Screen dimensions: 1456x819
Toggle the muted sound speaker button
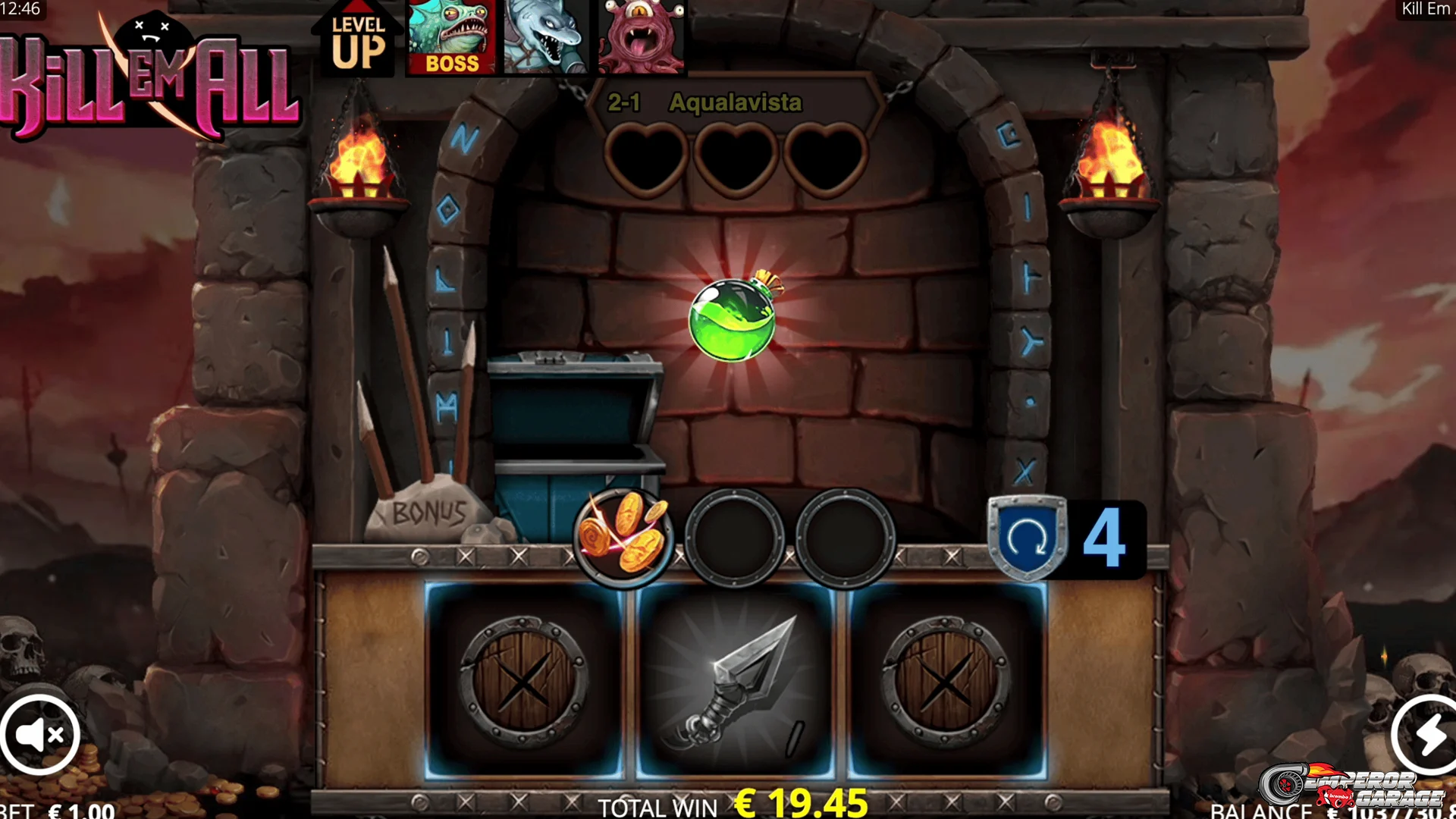41,734
